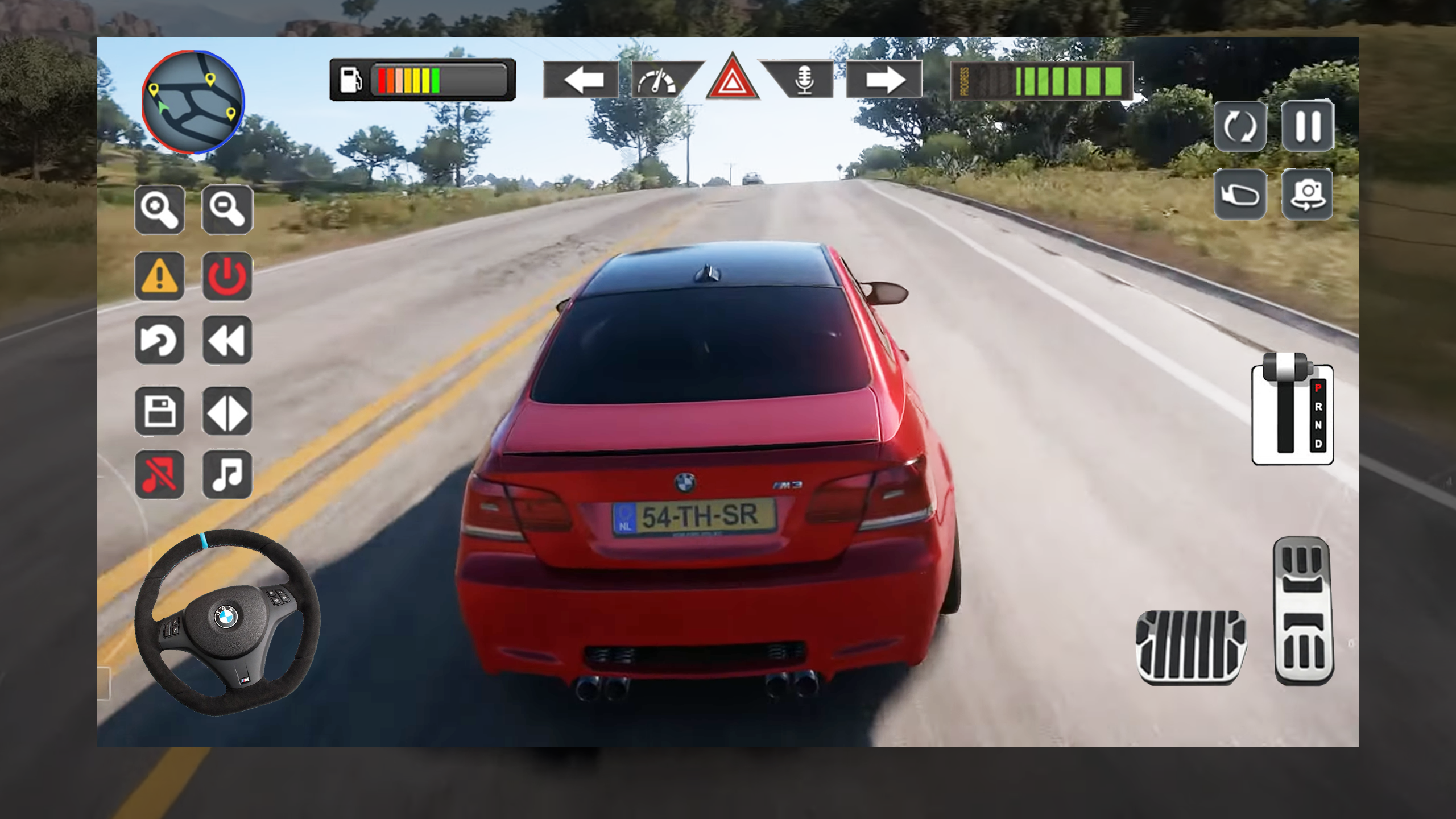This screenshot has width=1456, height=819.
Task: Tap the microphone horn icon
Action: 805,80
